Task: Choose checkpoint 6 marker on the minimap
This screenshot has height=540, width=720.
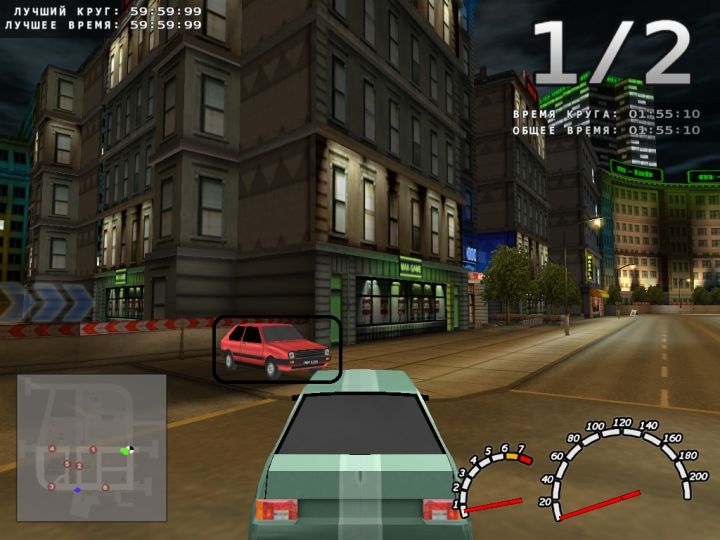Action: point(105,488)
